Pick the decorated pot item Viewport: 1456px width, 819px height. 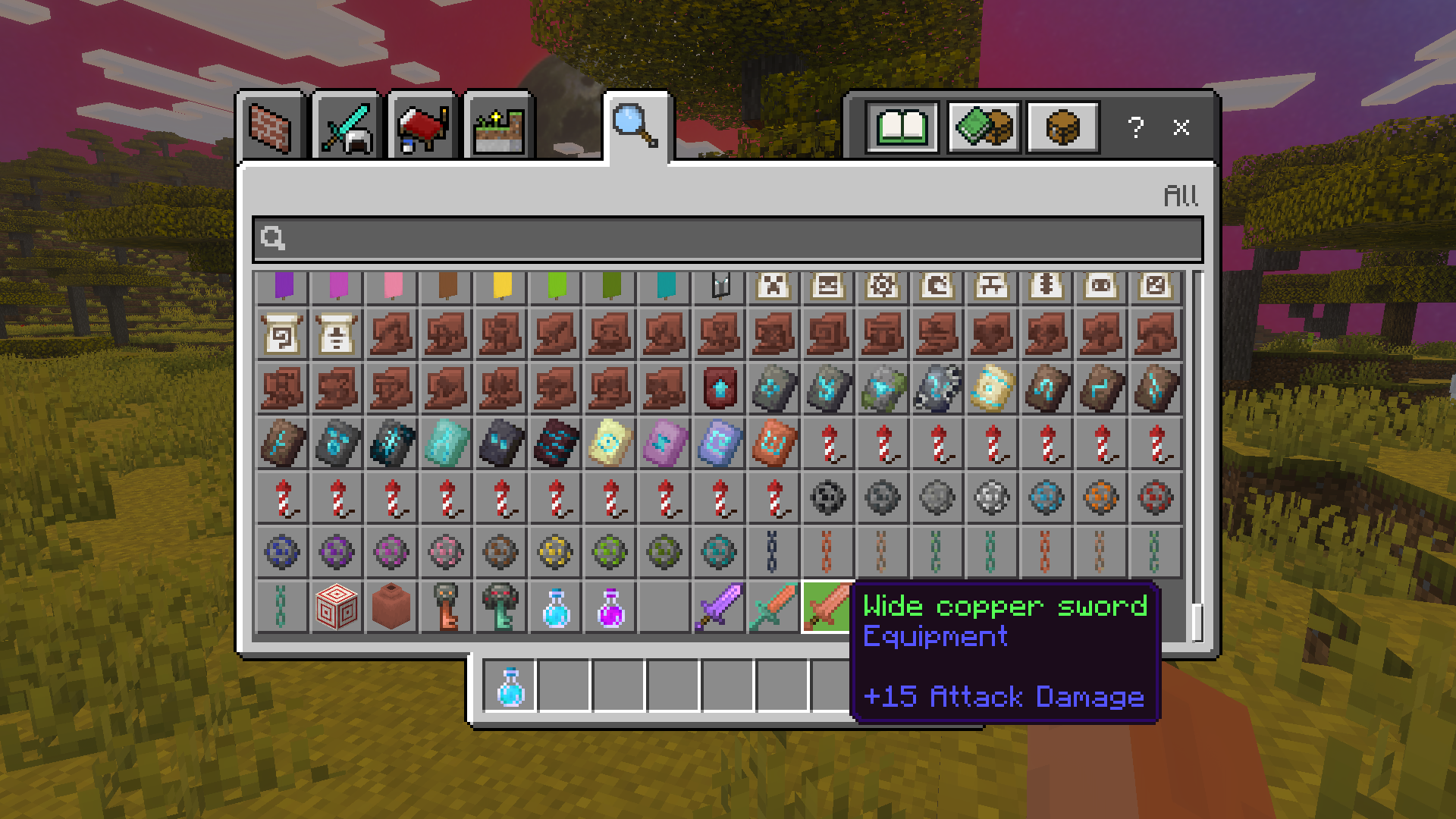coord(391,607)
